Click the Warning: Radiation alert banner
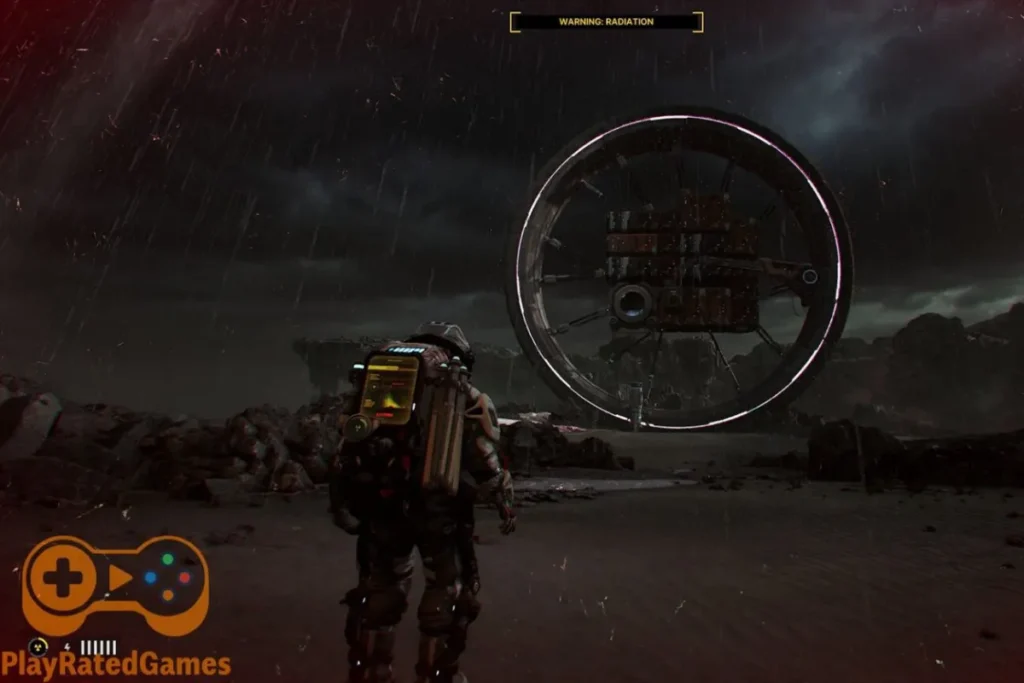The image size is (1024, 683). 606,22
